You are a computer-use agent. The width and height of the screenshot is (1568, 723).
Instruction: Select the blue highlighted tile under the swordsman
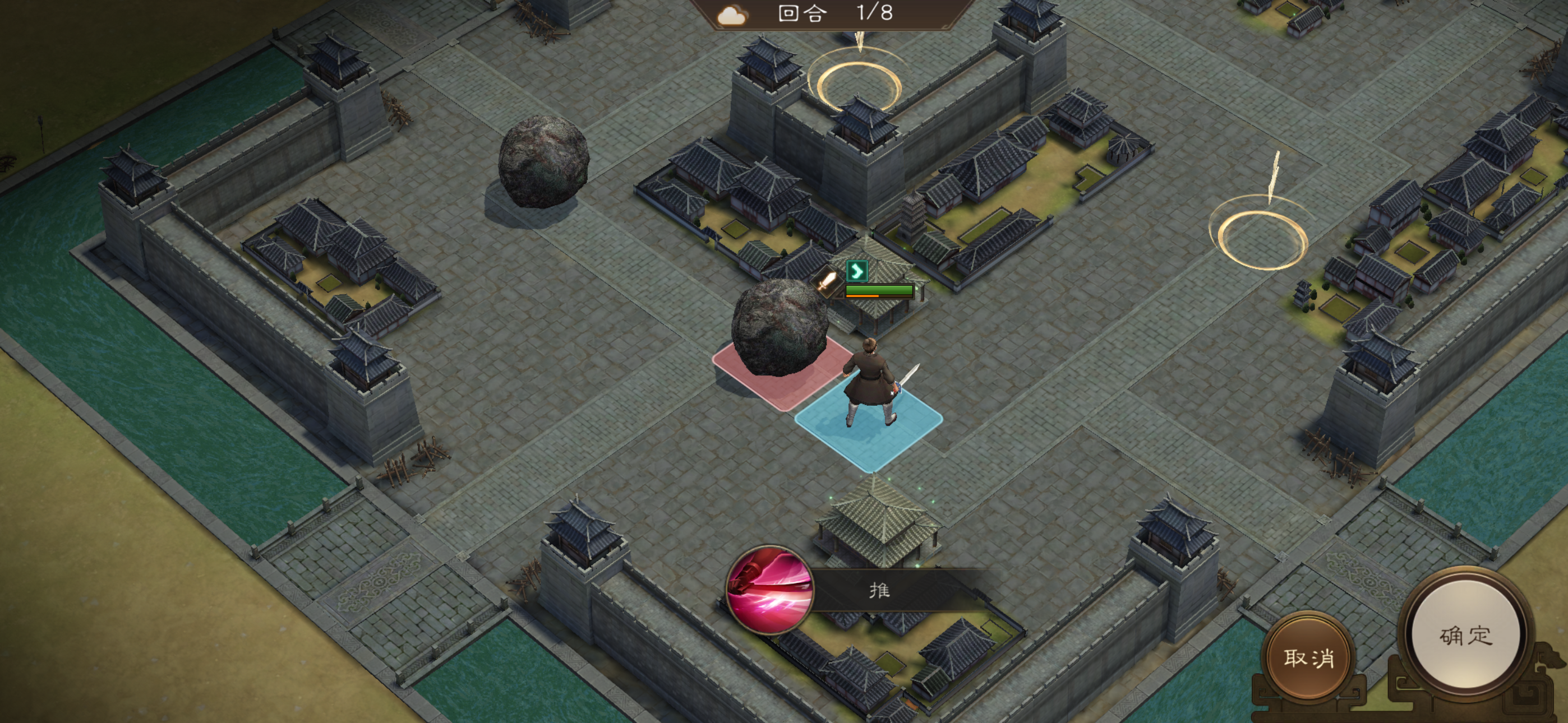coord(869,425)
